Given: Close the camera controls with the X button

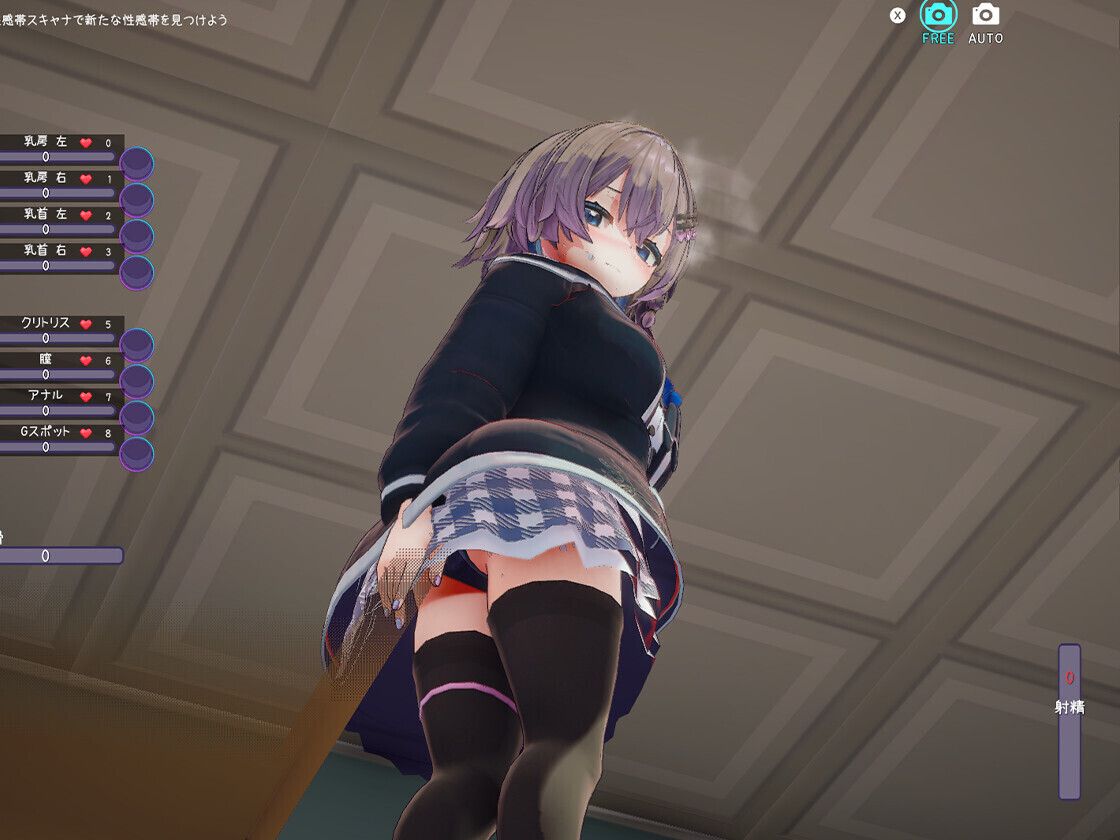Looking at the screenshot, I should pyautogui.click(x=898, y=15).
